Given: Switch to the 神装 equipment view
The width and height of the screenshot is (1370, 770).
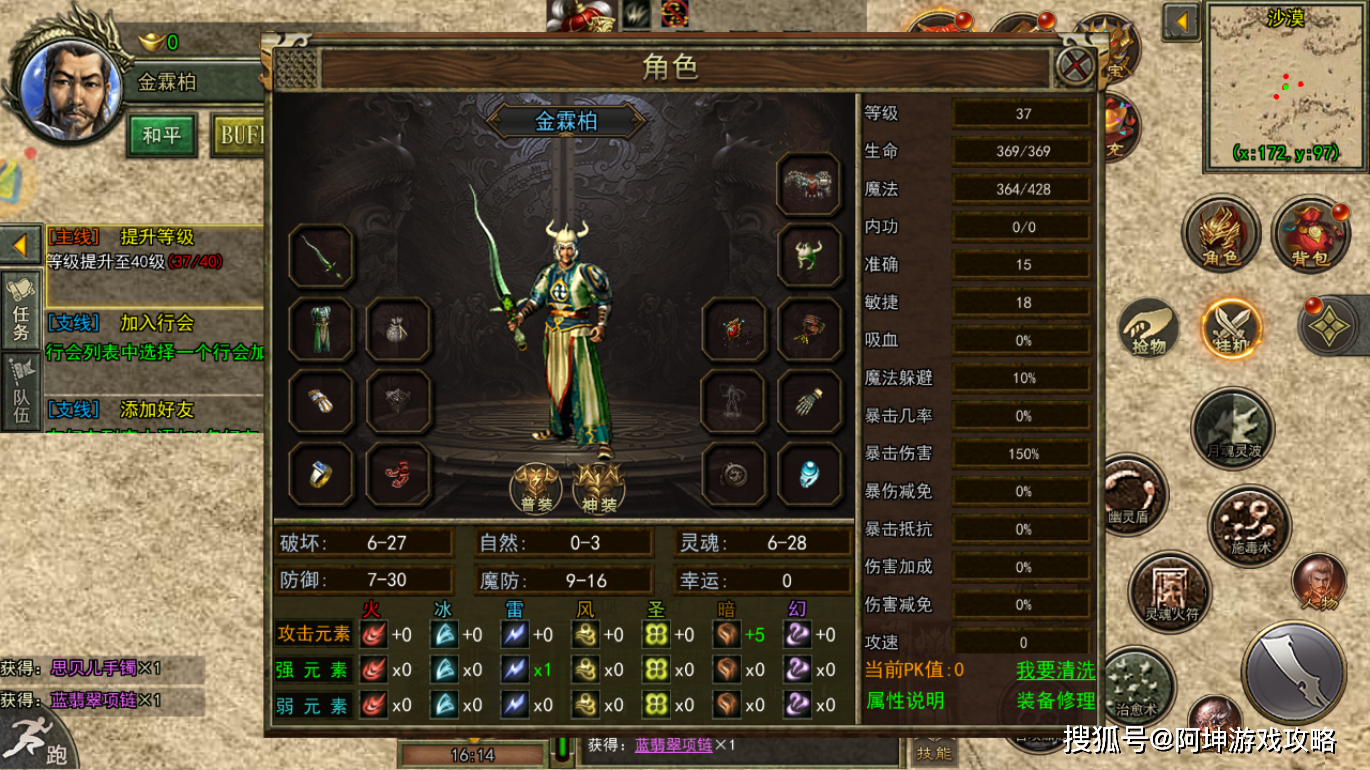Looking at the screenshot, I should [598, 487].
